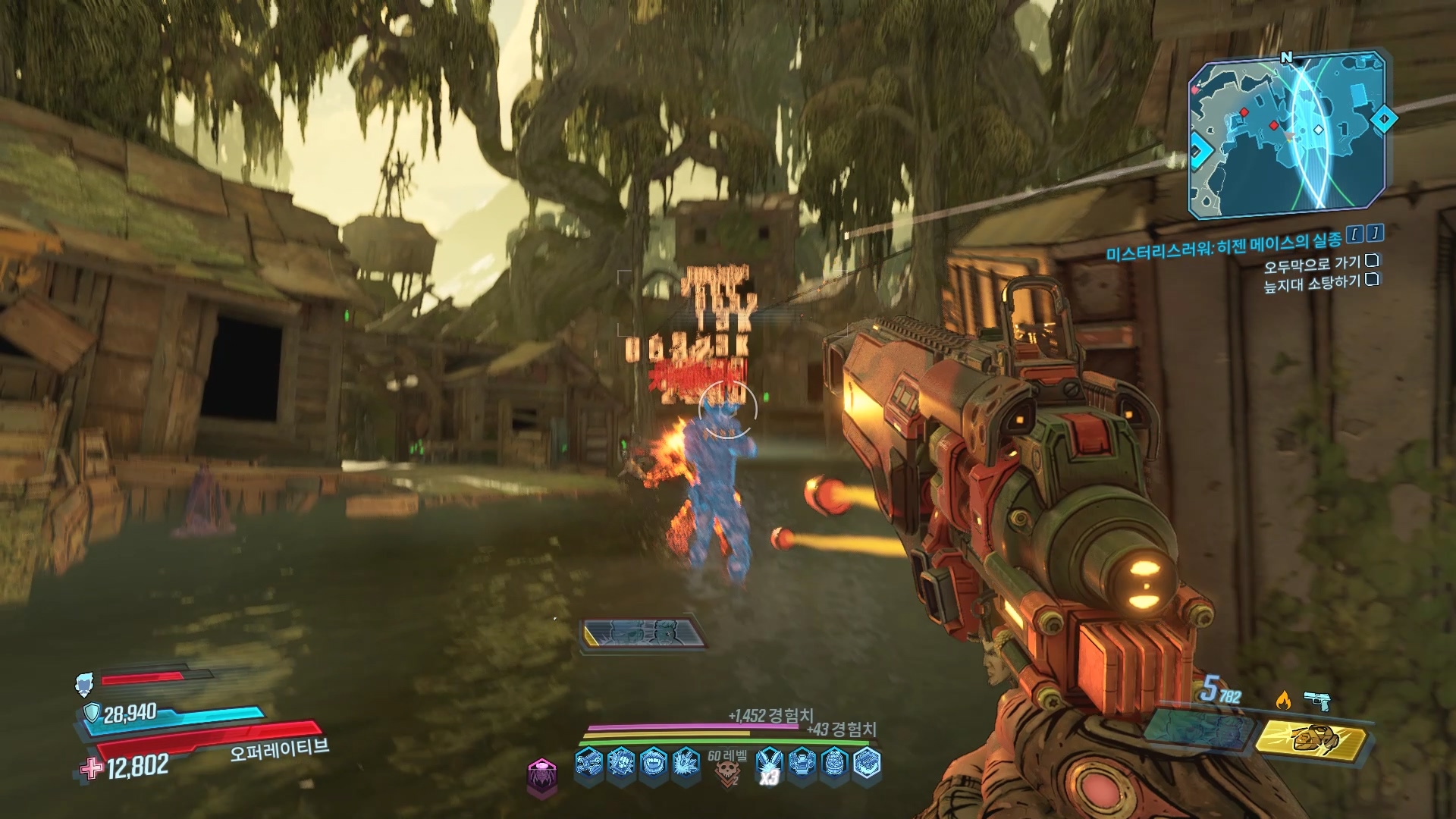Click the diamond waypoint marker on minimap edge
Viewport: 1456px width, 819px height.
[x=1384, y=119]
